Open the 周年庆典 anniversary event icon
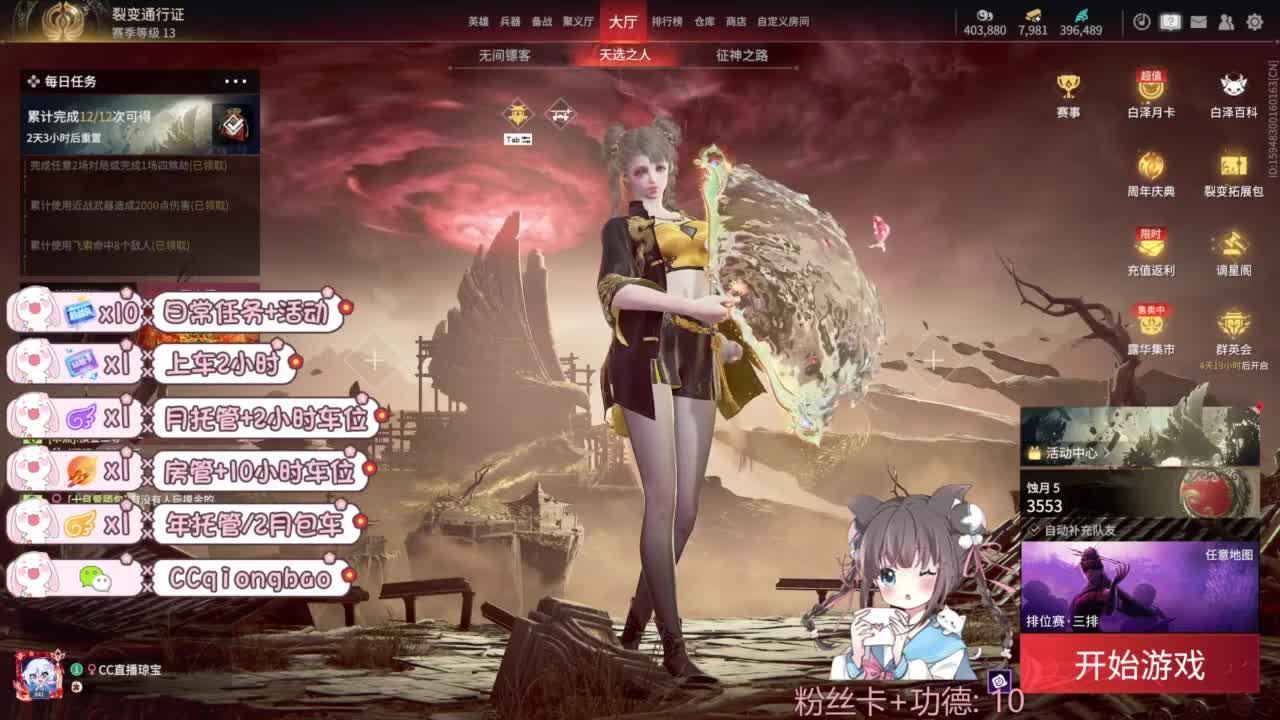Screen dimensions: 1280x720 1150,168
